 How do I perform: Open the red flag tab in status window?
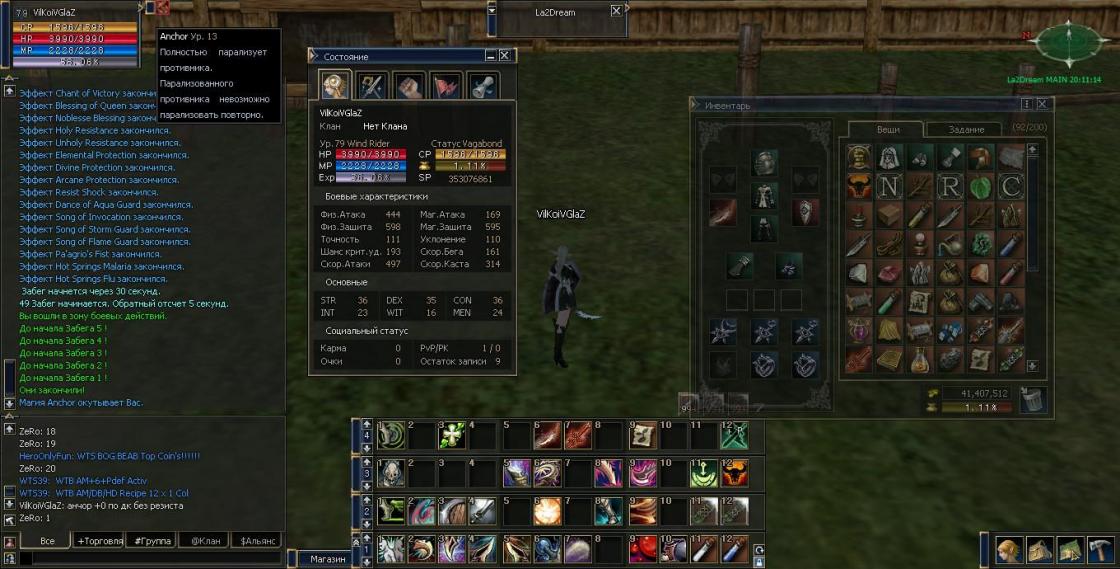click(x=446, y=86)
